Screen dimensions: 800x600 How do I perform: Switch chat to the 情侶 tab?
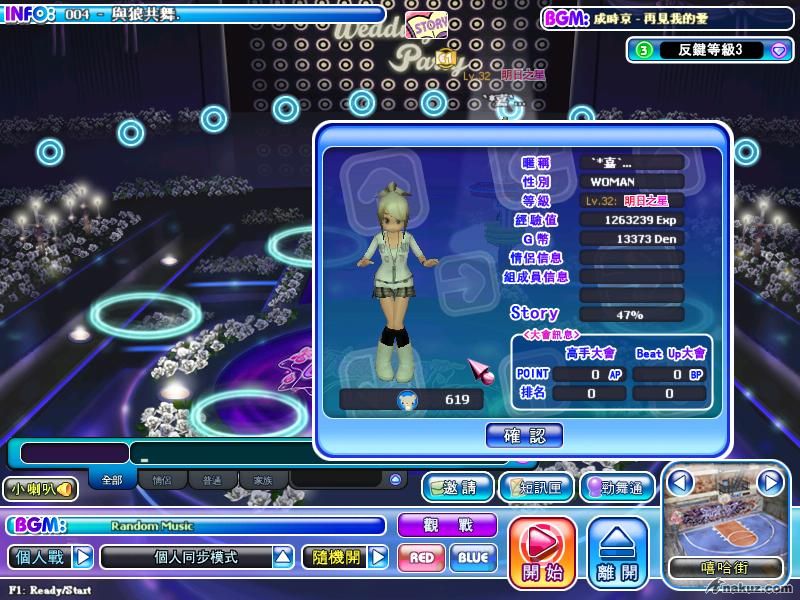pyautogui.click(x=162, y=480)
